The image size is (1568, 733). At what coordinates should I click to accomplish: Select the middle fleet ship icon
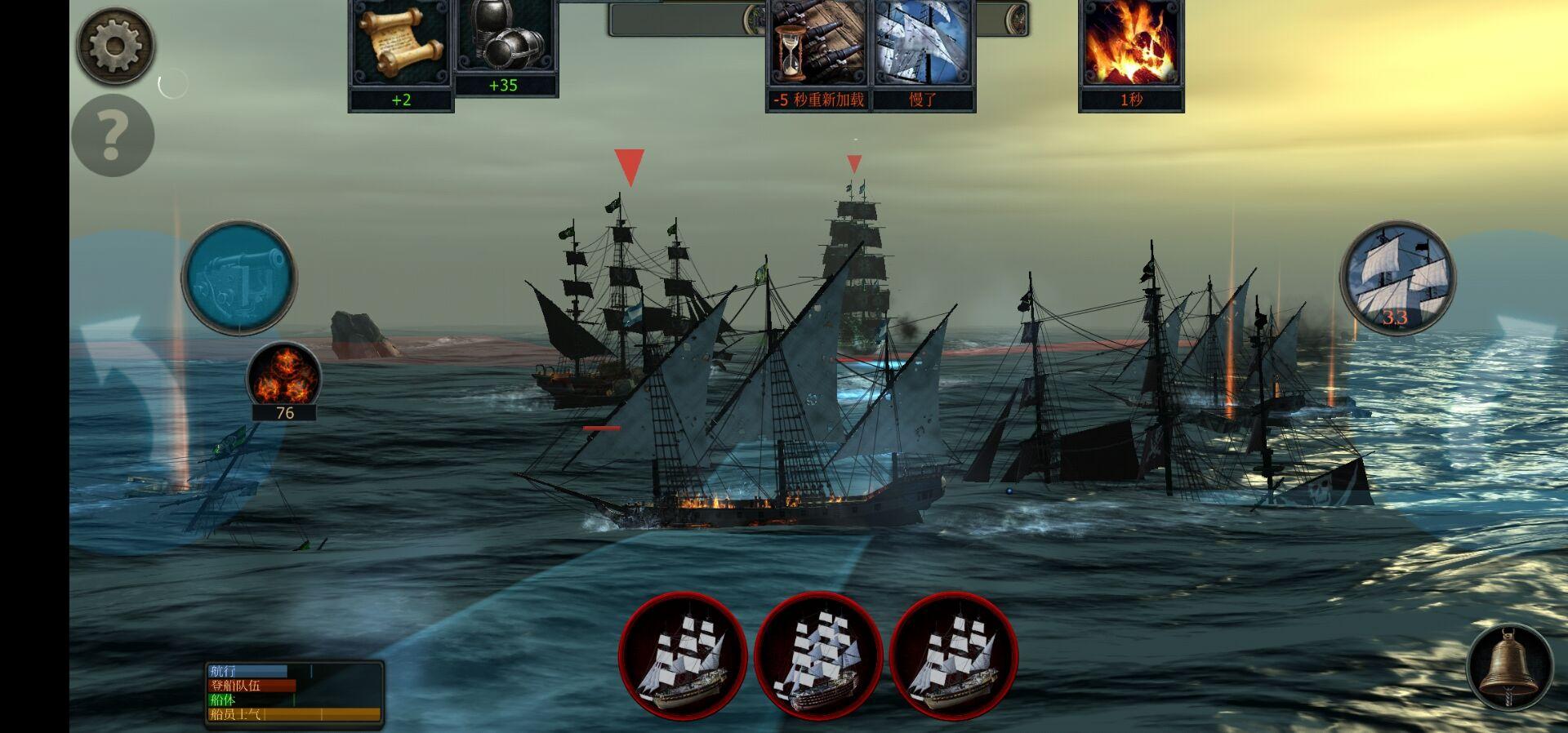818,655
